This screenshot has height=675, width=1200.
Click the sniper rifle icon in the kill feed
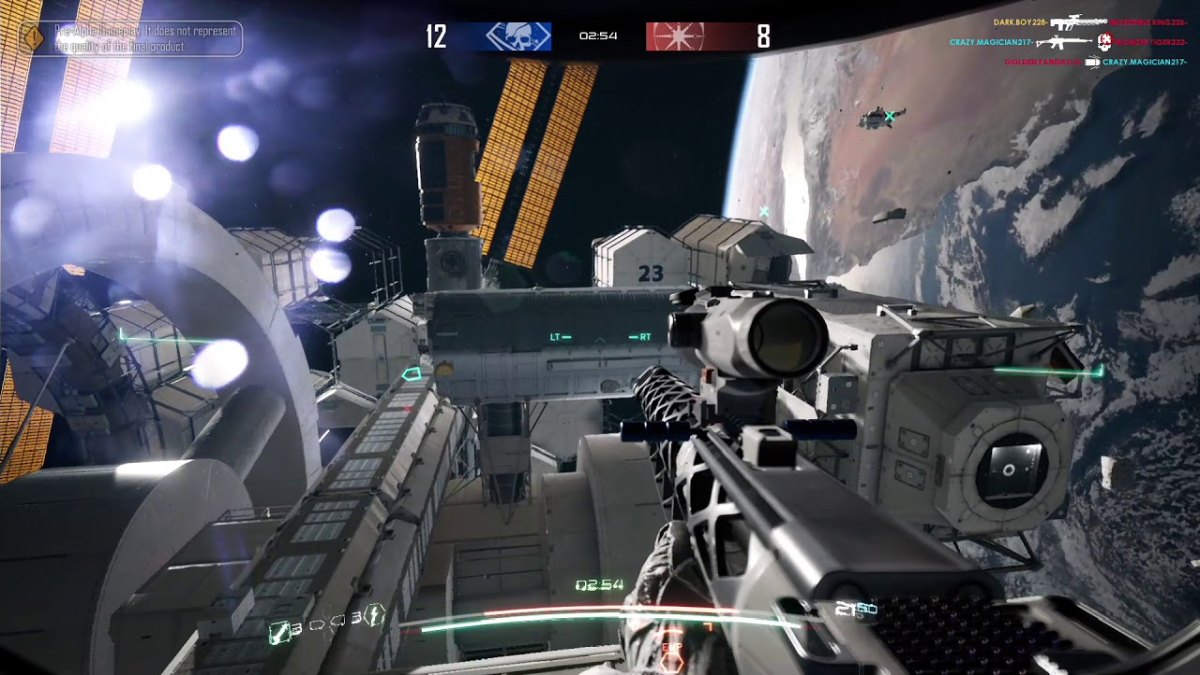(x=1077, y=21)
